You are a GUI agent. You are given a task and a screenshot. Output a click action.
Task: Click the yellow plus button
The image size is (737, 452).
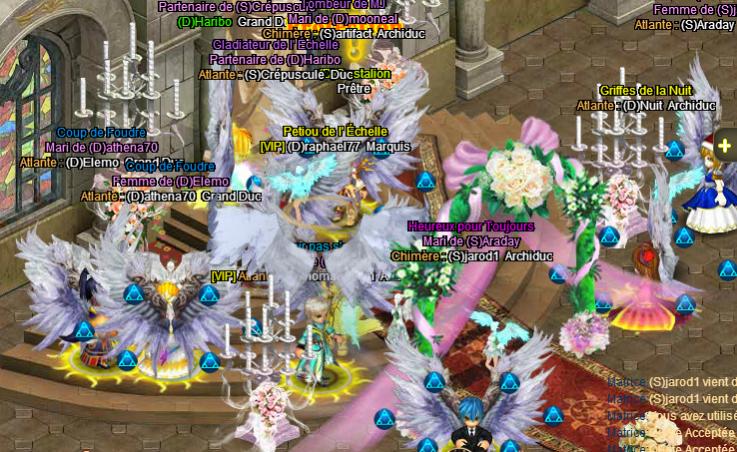[725, 146]
